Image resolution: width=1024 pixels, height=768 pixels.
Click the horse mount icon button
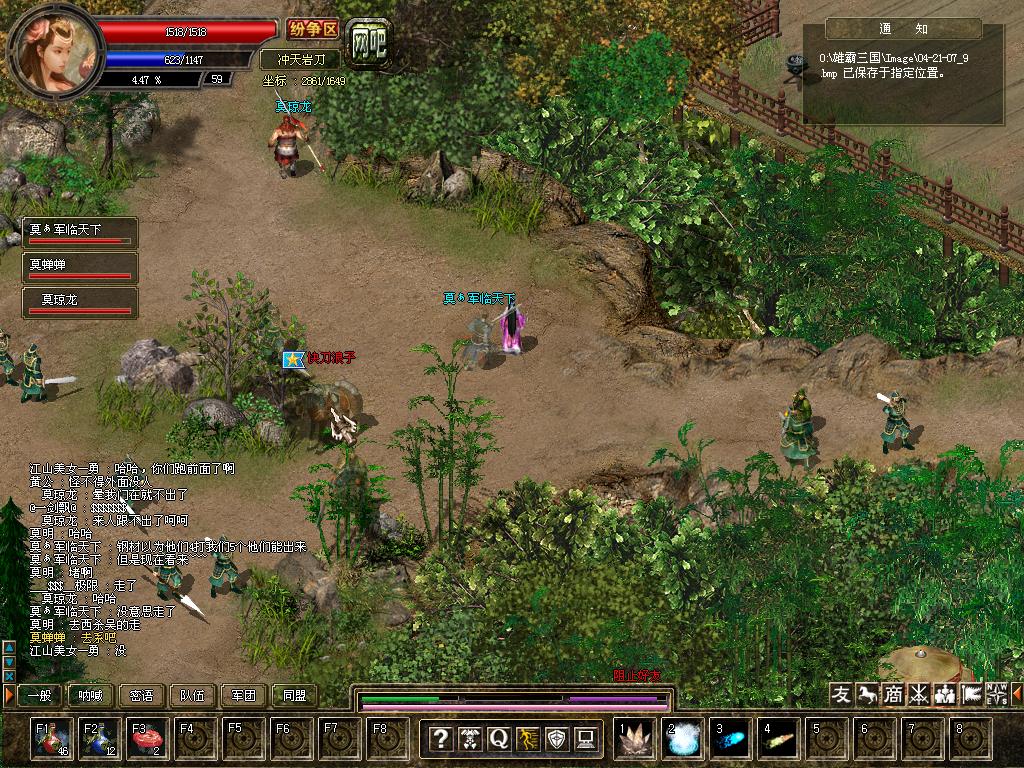click(867, 694)
